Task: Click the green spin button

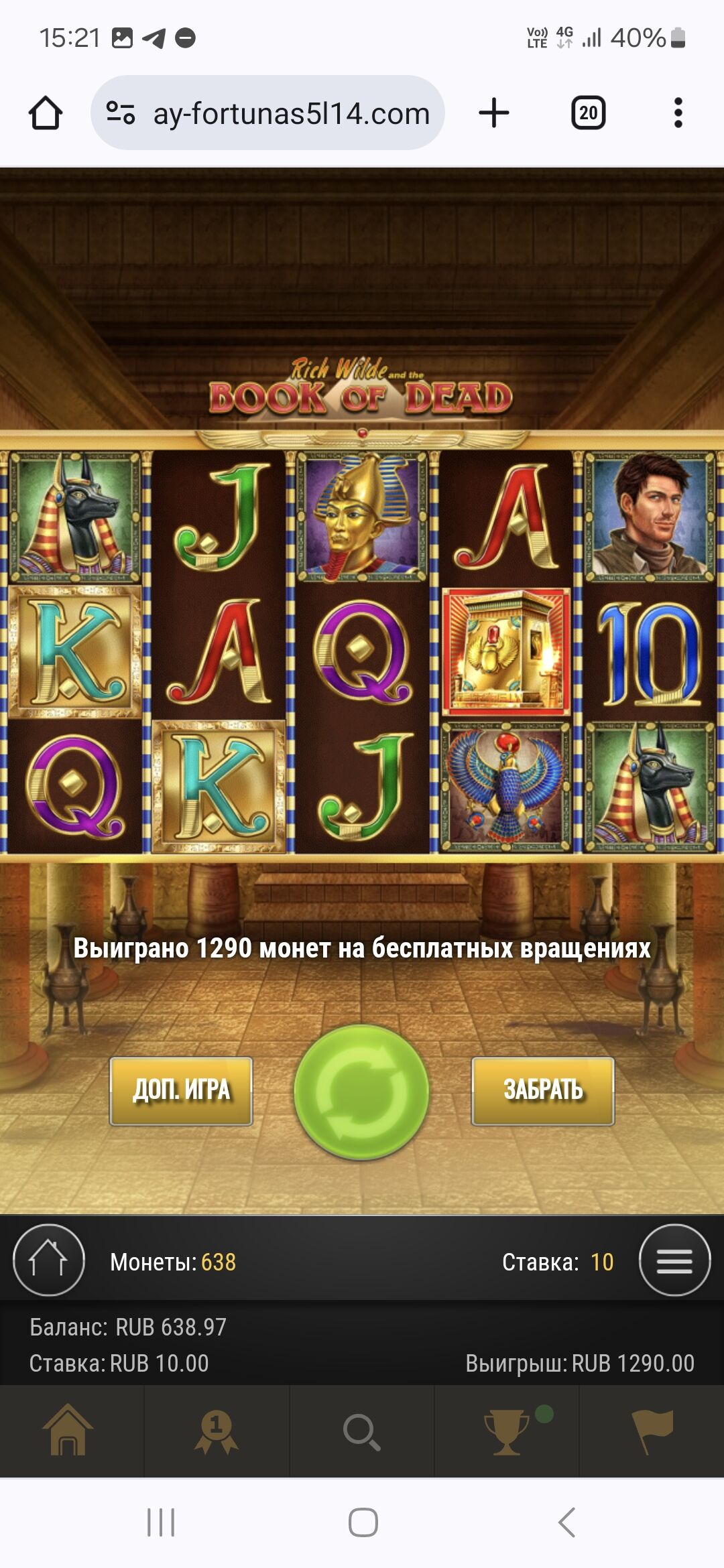Action: point(361,1092)
